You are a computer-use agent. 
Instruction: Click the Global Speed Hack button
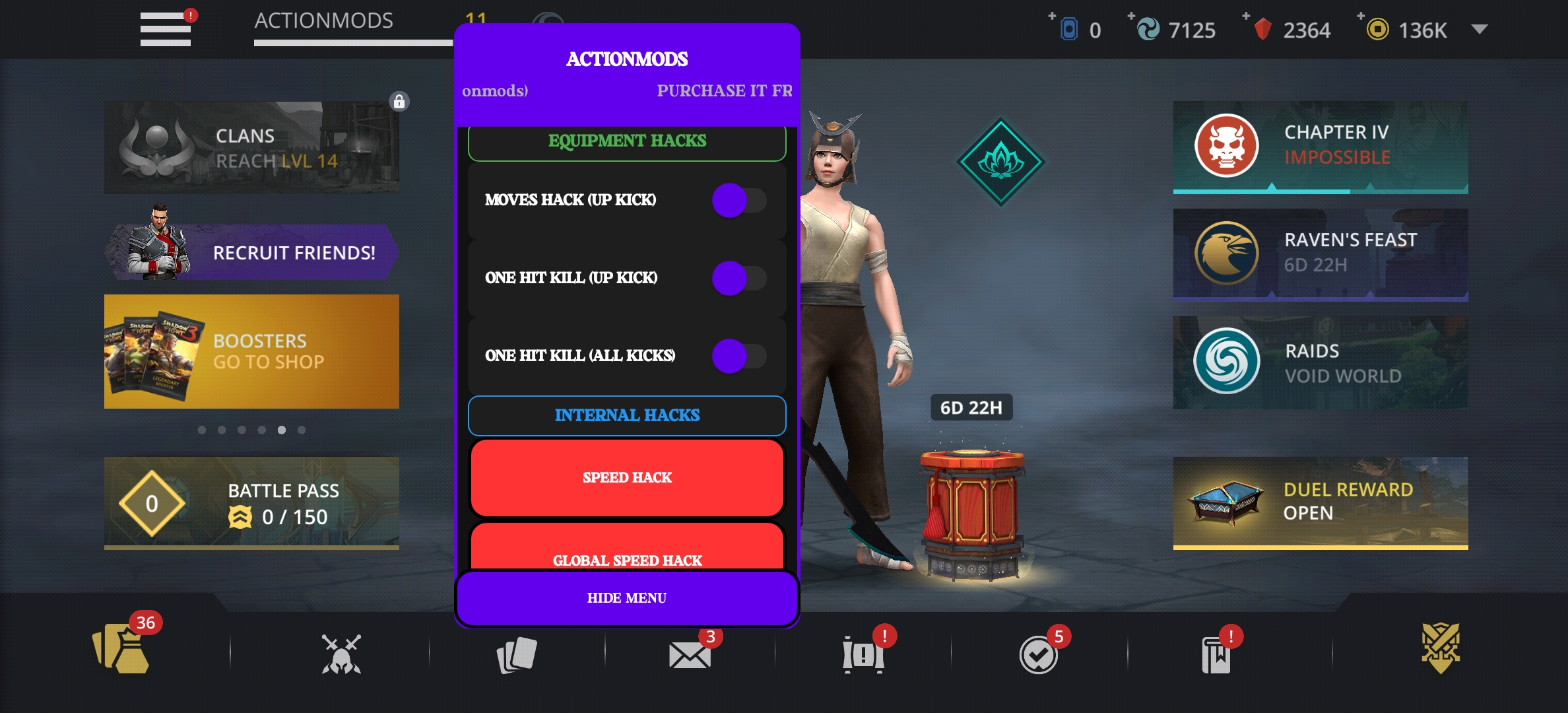click(627, 551)
